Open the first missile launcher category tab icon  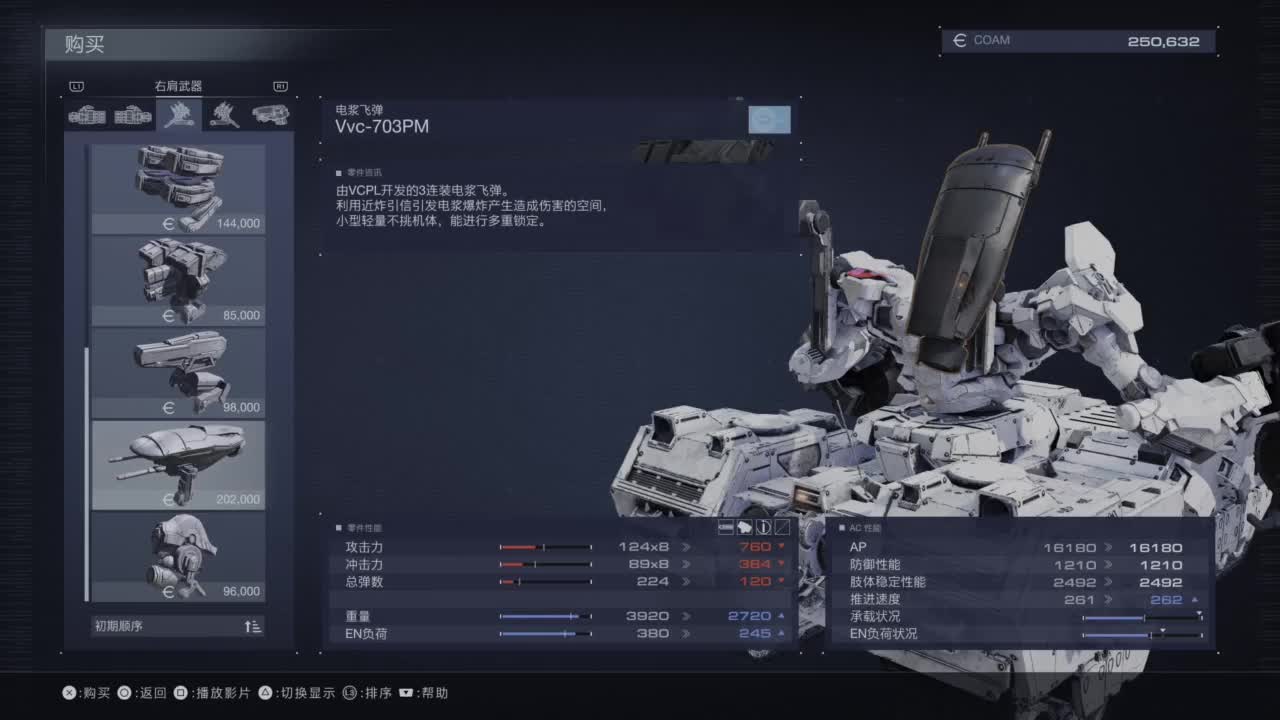[x=88, y=115]
